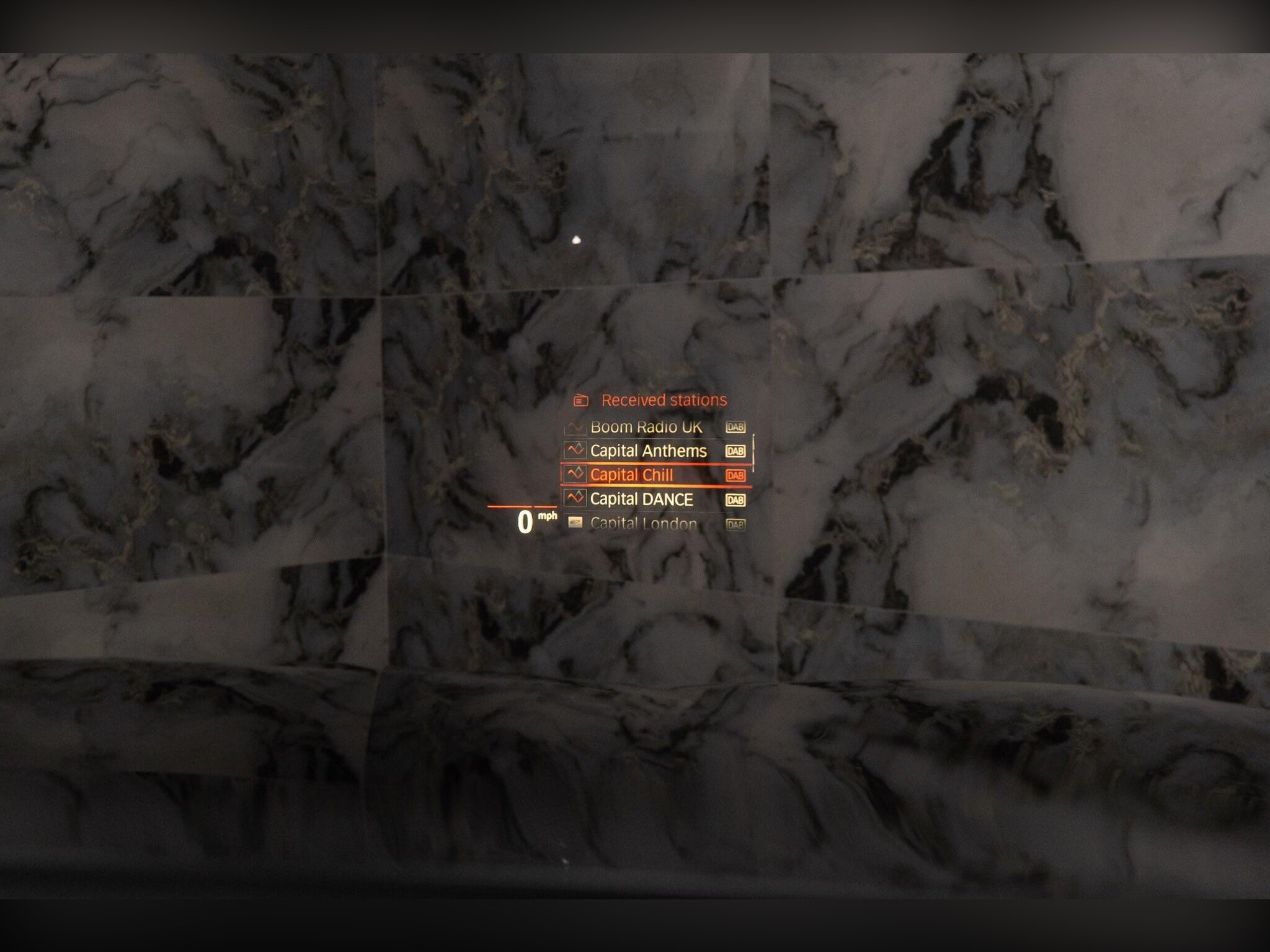Pick the Capital London station

point(643,524)
